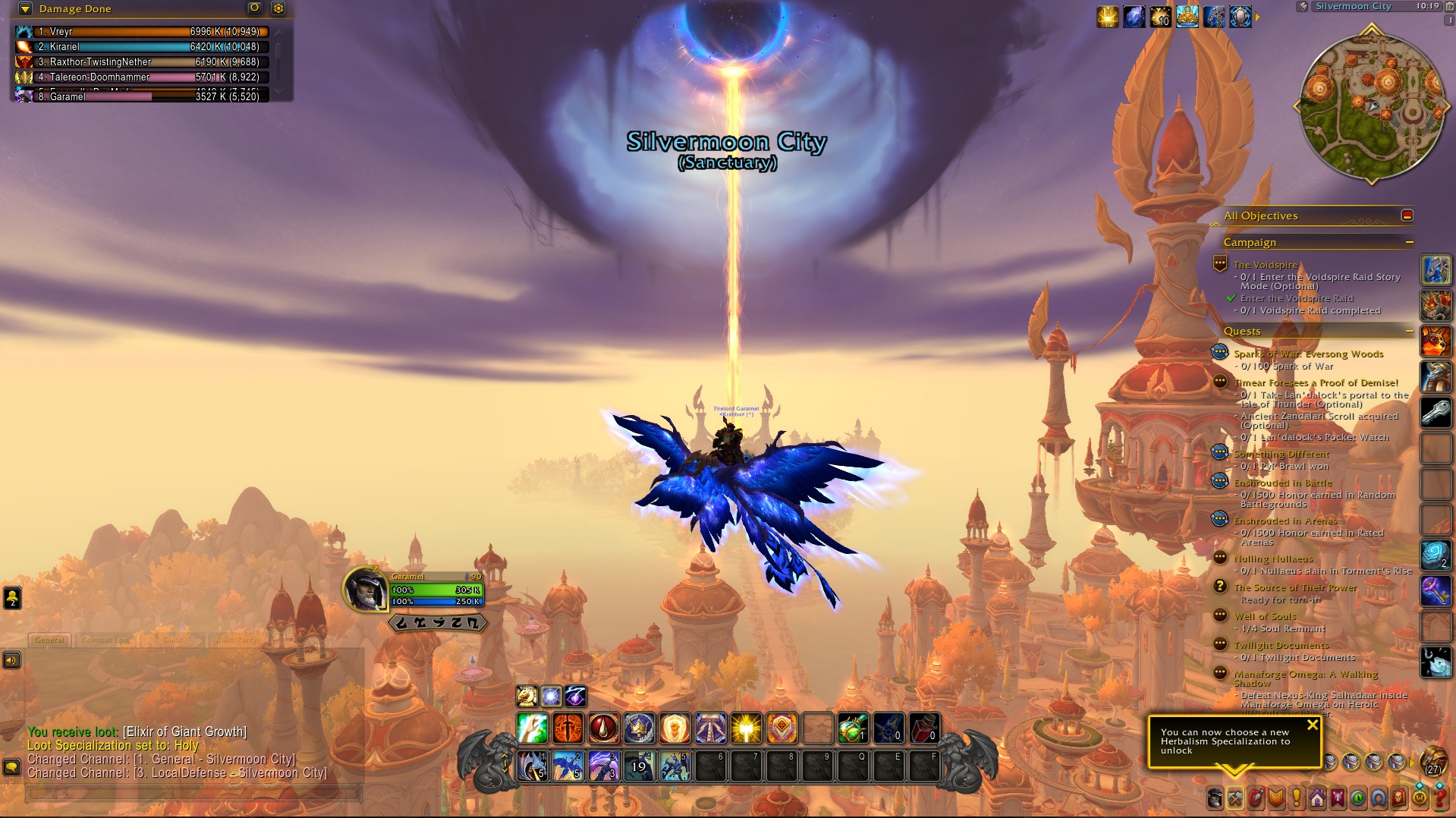Switch to the General chat tab

coord(49,640)
